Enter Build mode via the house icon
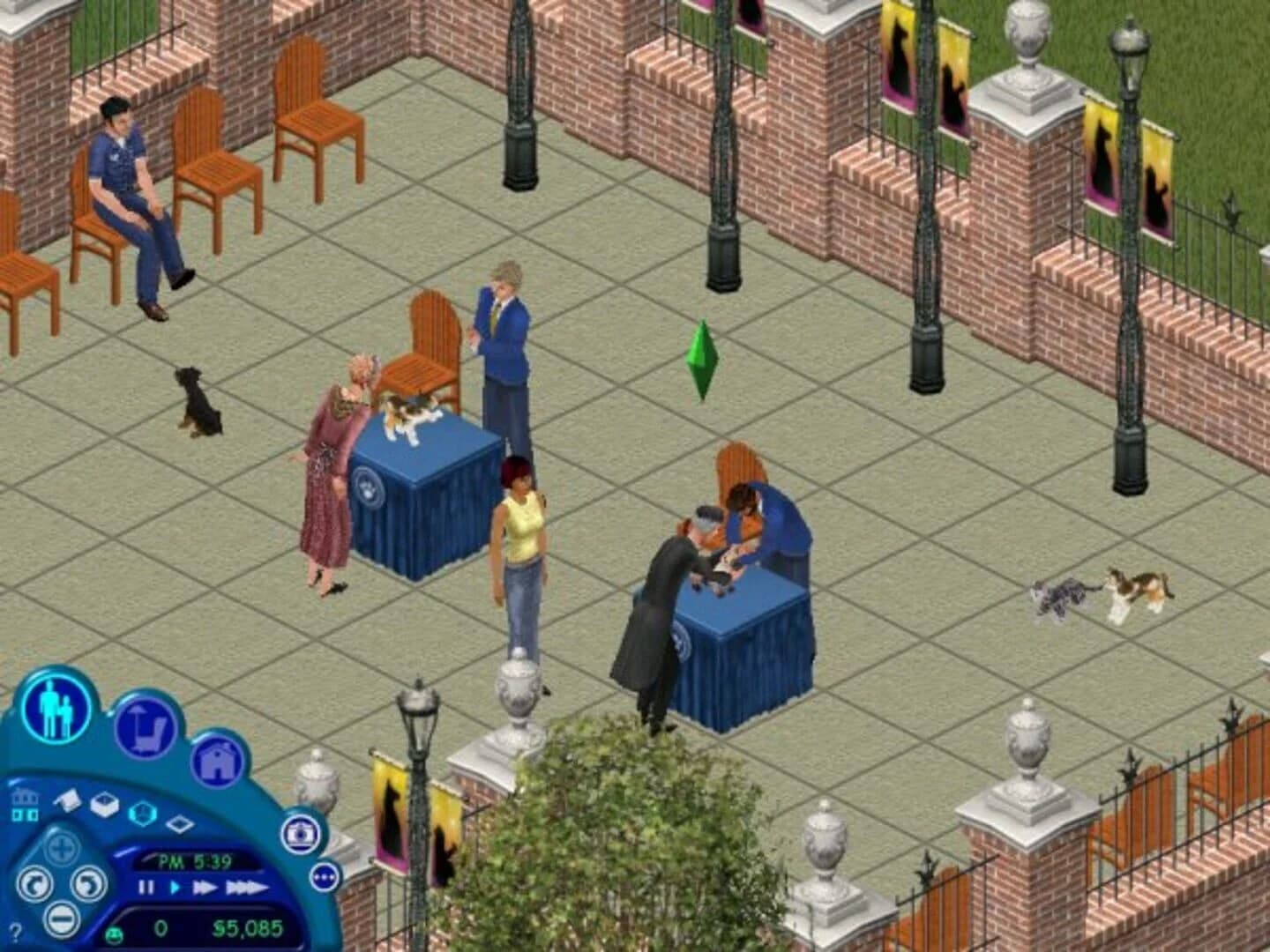This screenshot has width=1270, height=952. pos(217,760)
